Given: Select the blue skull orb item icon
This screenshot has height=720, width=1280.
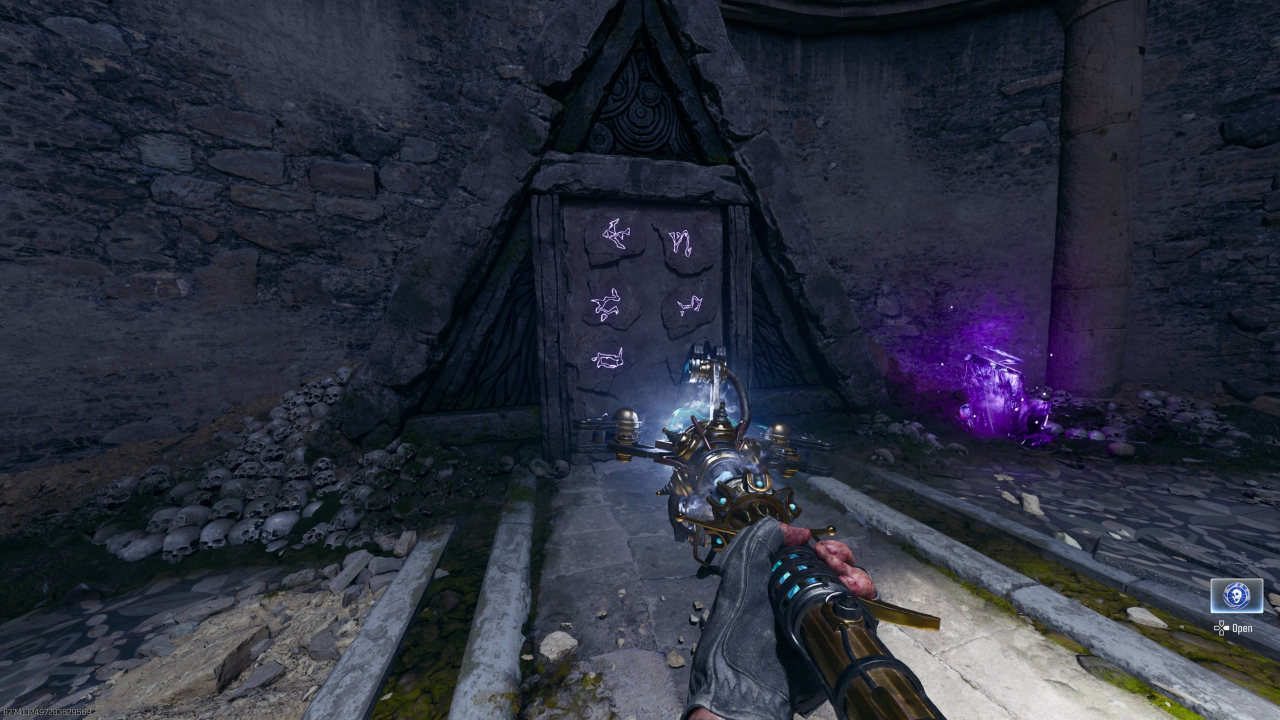Looking at the screenshot, I should point(1236,596).
